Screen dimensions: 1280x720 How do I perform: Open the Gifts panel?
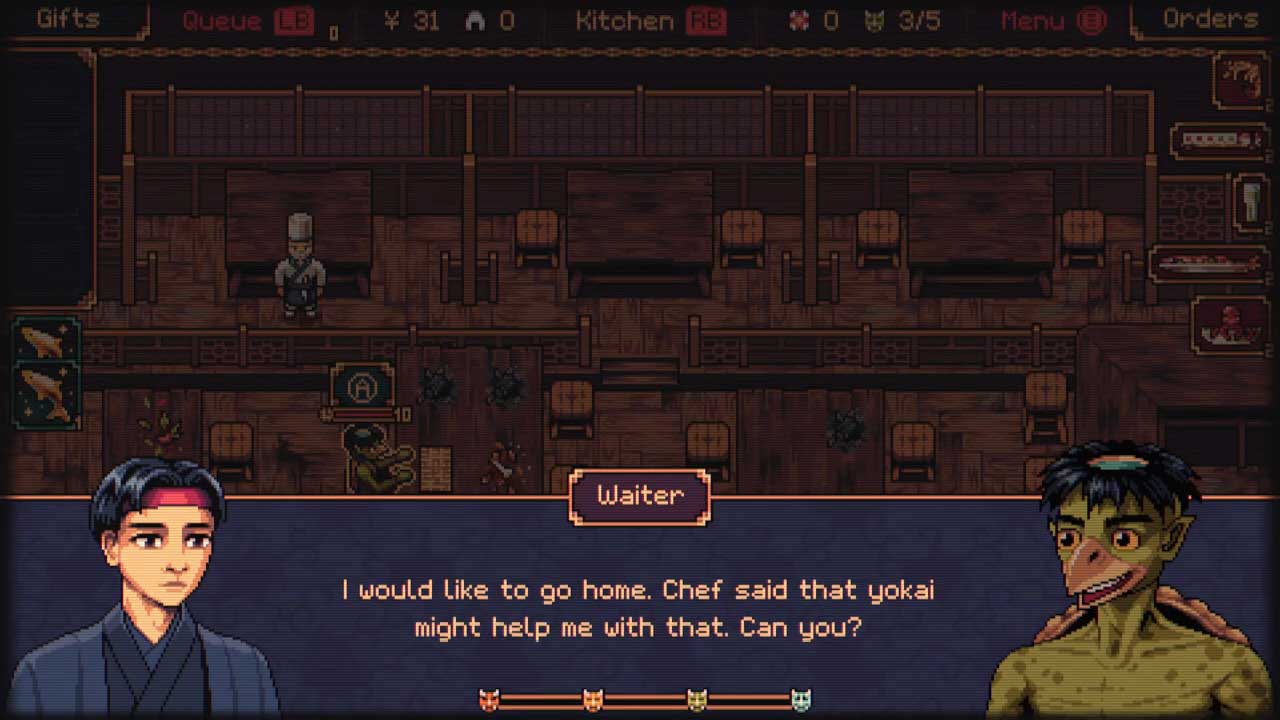coord(70,19)
